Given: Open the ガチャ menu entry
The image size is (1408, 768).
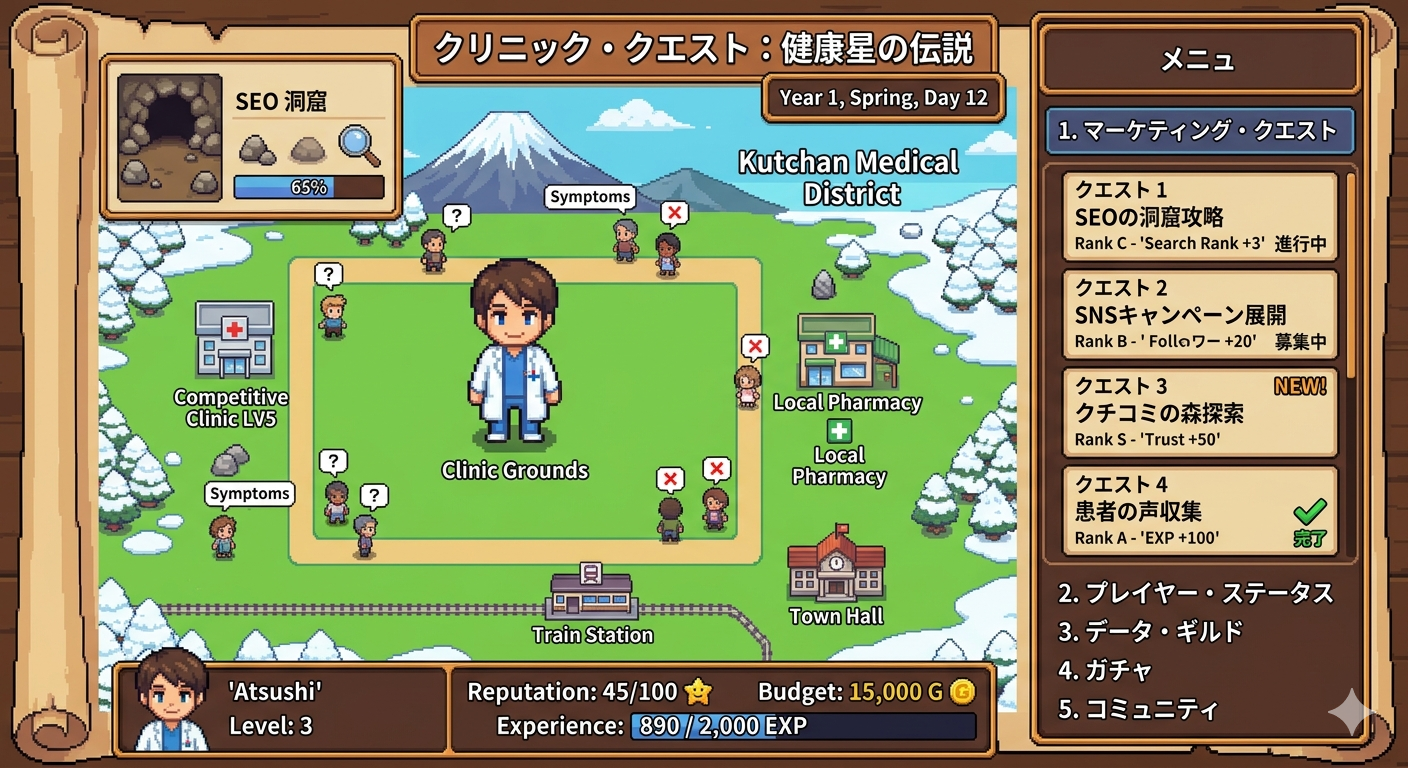Looking at the screenshot, I should pyautogui.click(x=1105, y=670).
